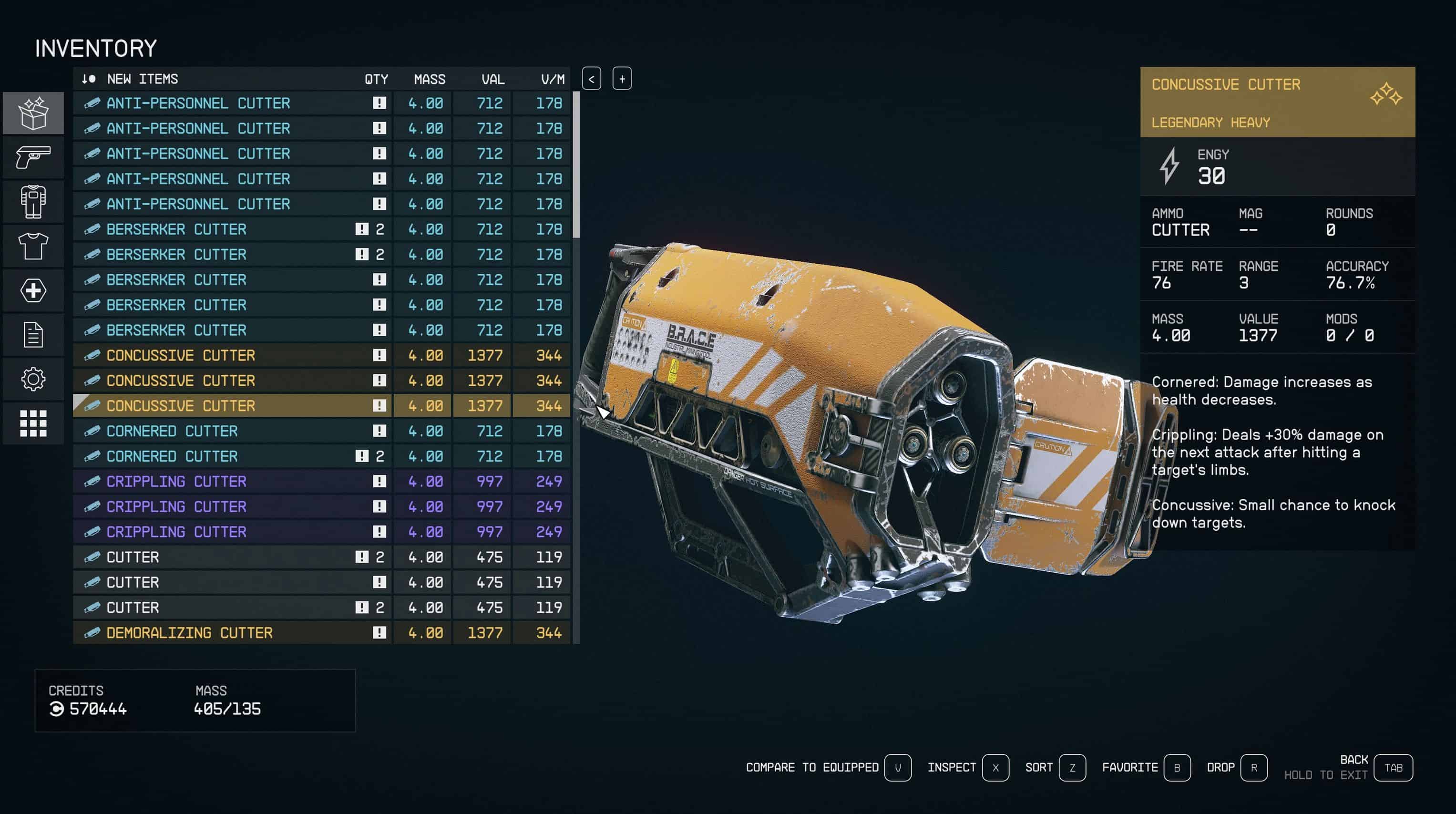Switch to the Weapons pistol tab
The height and width of the screenshot is (814, 1456).
coord(33,157)
